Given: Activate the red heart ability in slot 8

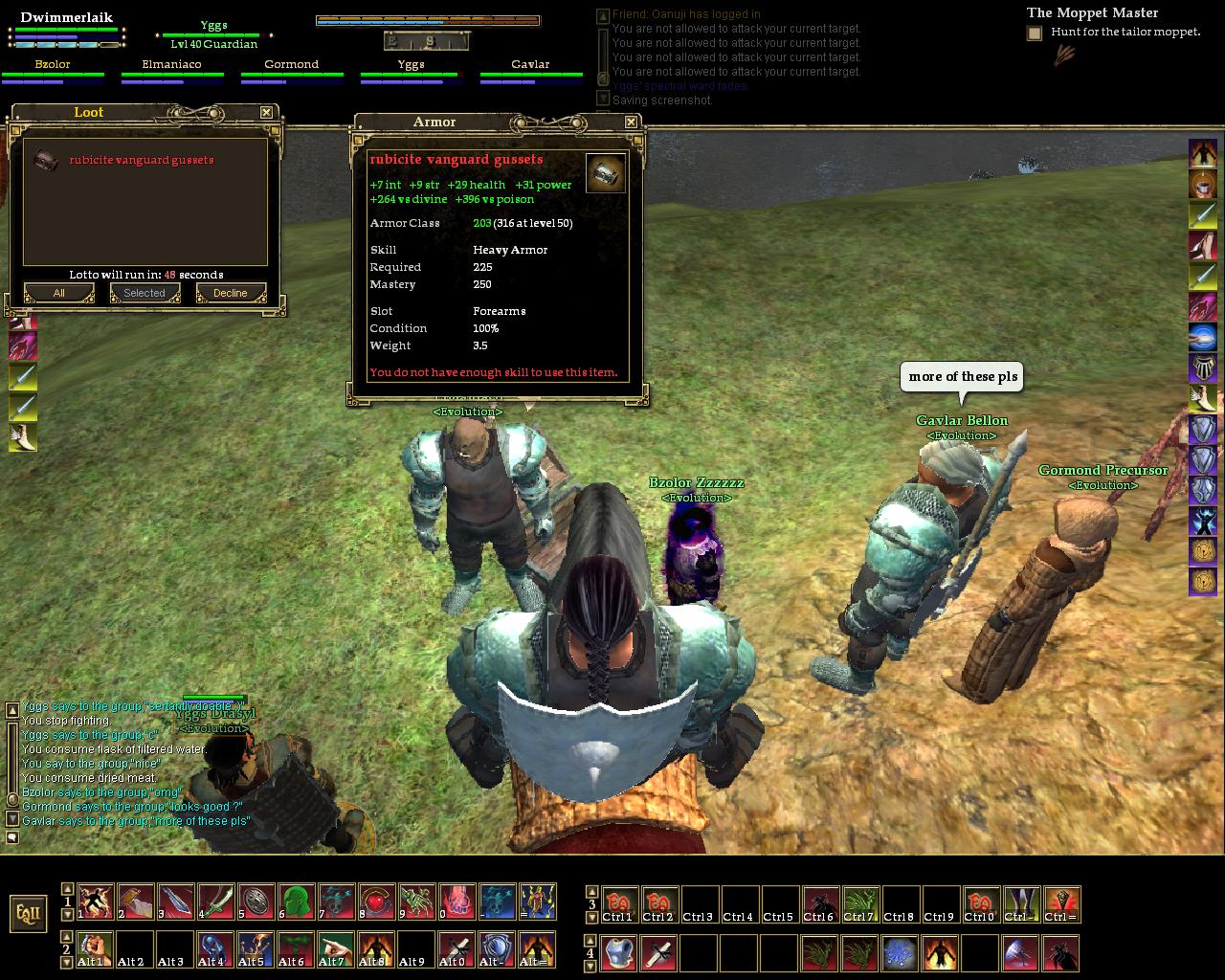Looking at the screenshot, I should tap(377, 902).
